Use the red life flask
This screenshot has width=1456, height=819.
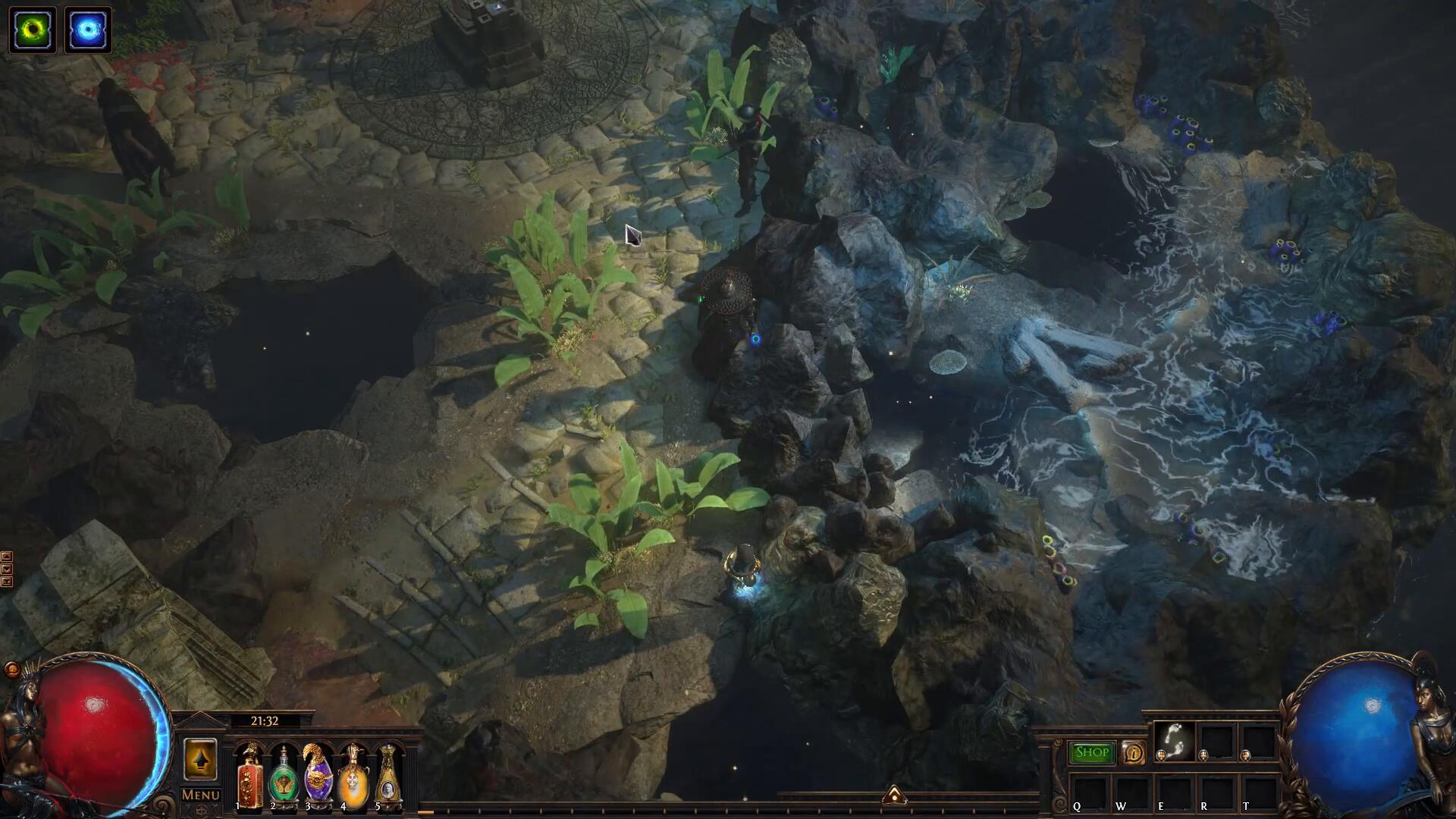click(249, 775)
